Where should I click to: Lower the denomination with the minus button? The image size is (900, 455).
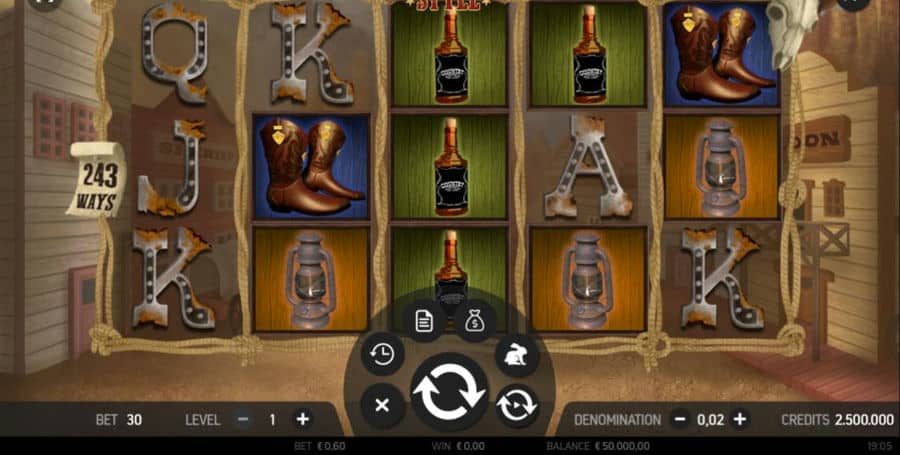point(680,420)
